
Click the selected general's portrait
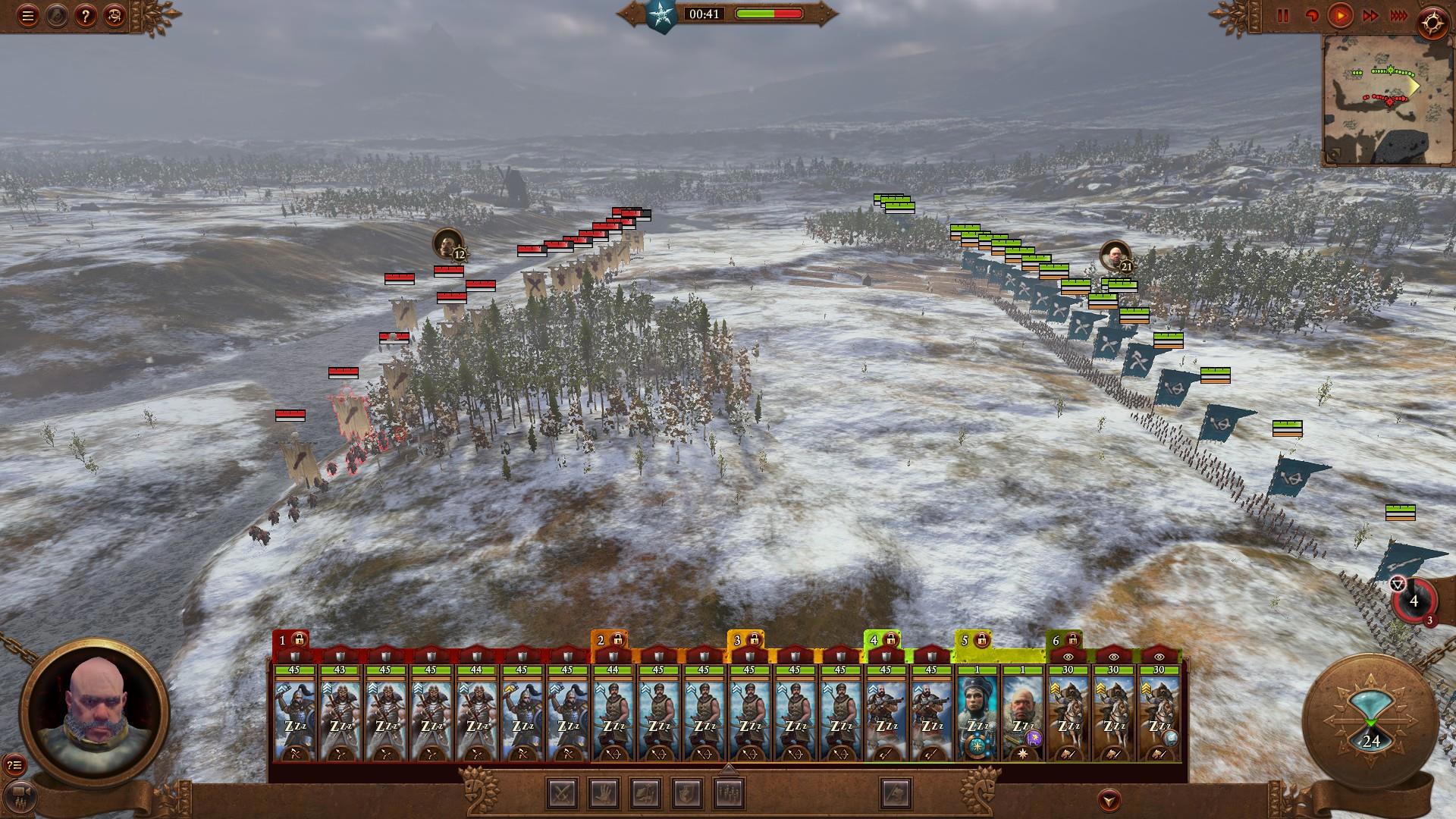[93, 713]
